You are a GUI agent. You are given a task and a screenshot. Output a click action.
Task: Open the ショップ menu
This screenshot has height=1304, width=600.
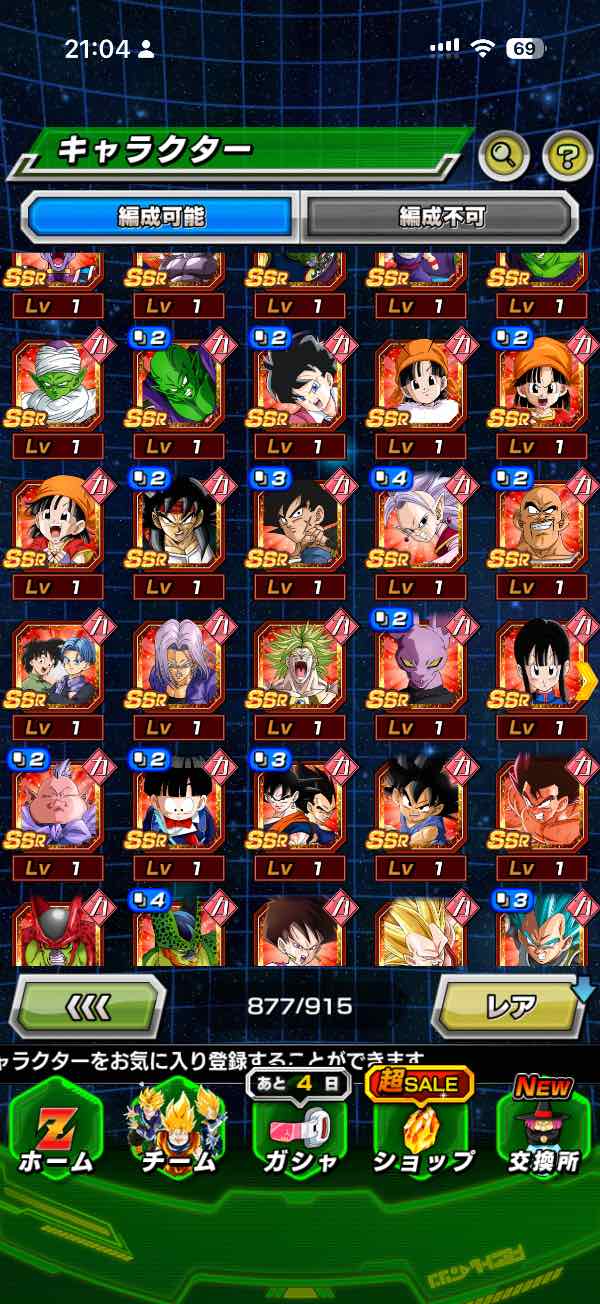[423, 1128]
